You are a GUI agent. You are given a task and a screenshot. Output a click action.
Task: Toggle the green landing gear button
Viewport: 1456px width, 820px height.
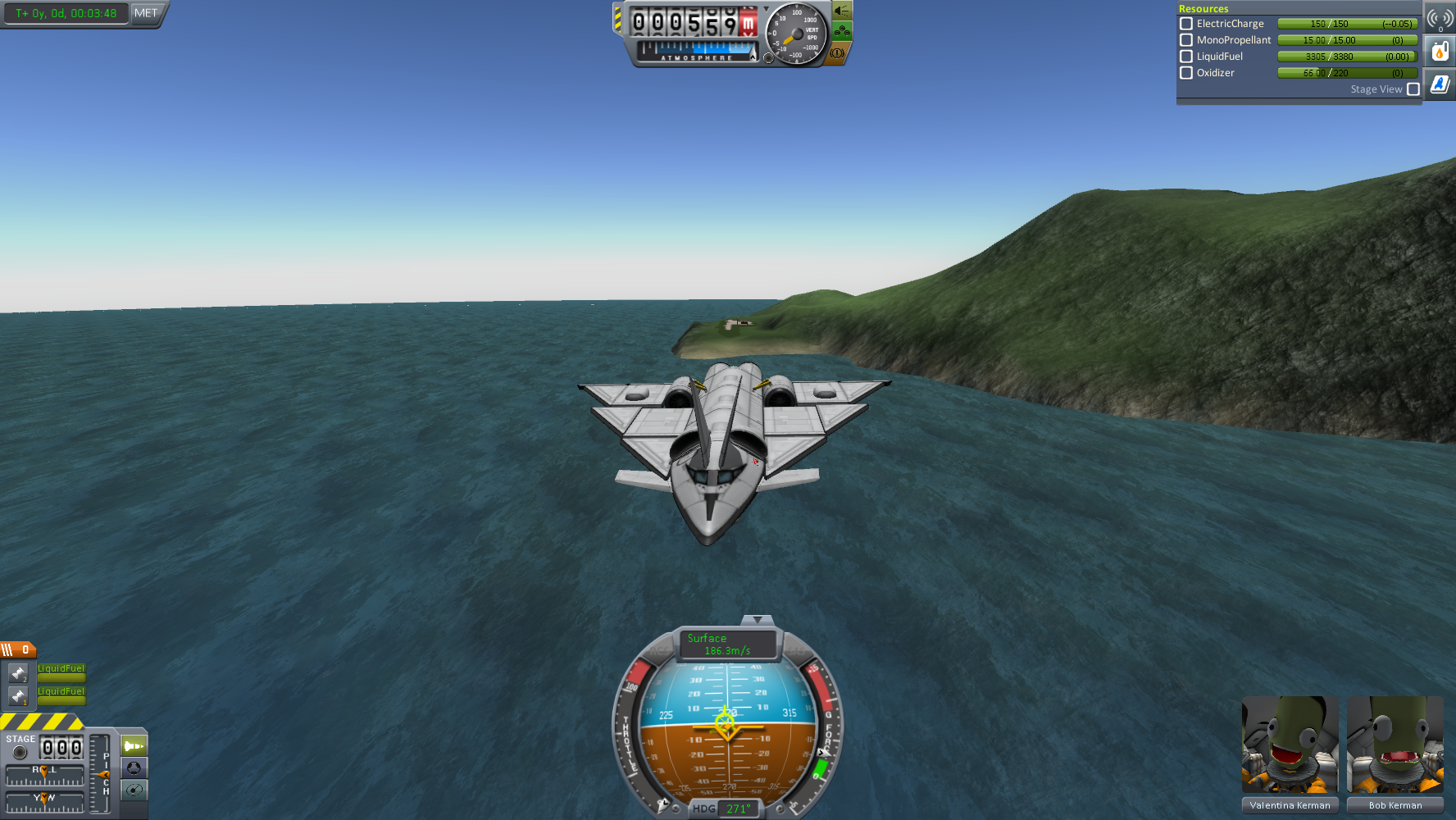coord(842,32)
